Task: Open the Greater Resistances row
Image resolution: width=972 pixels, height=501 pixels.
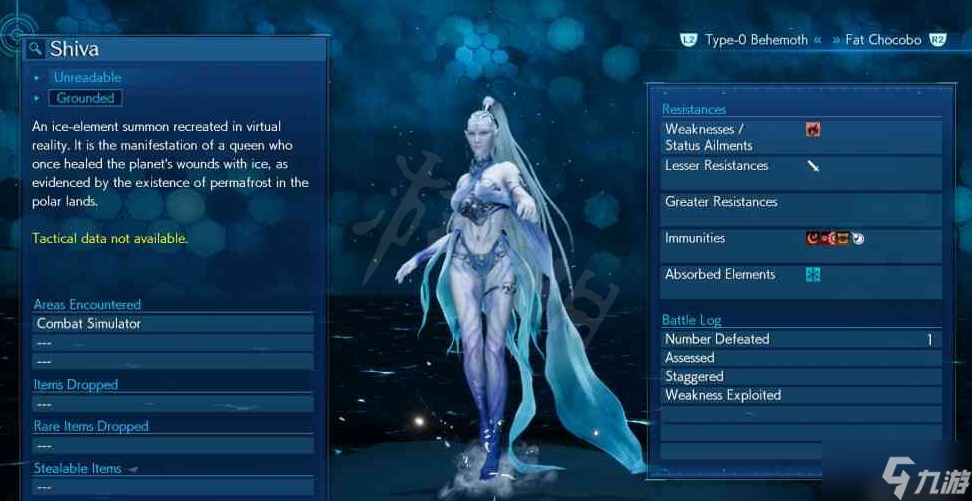Action: [x=801, y=202]
